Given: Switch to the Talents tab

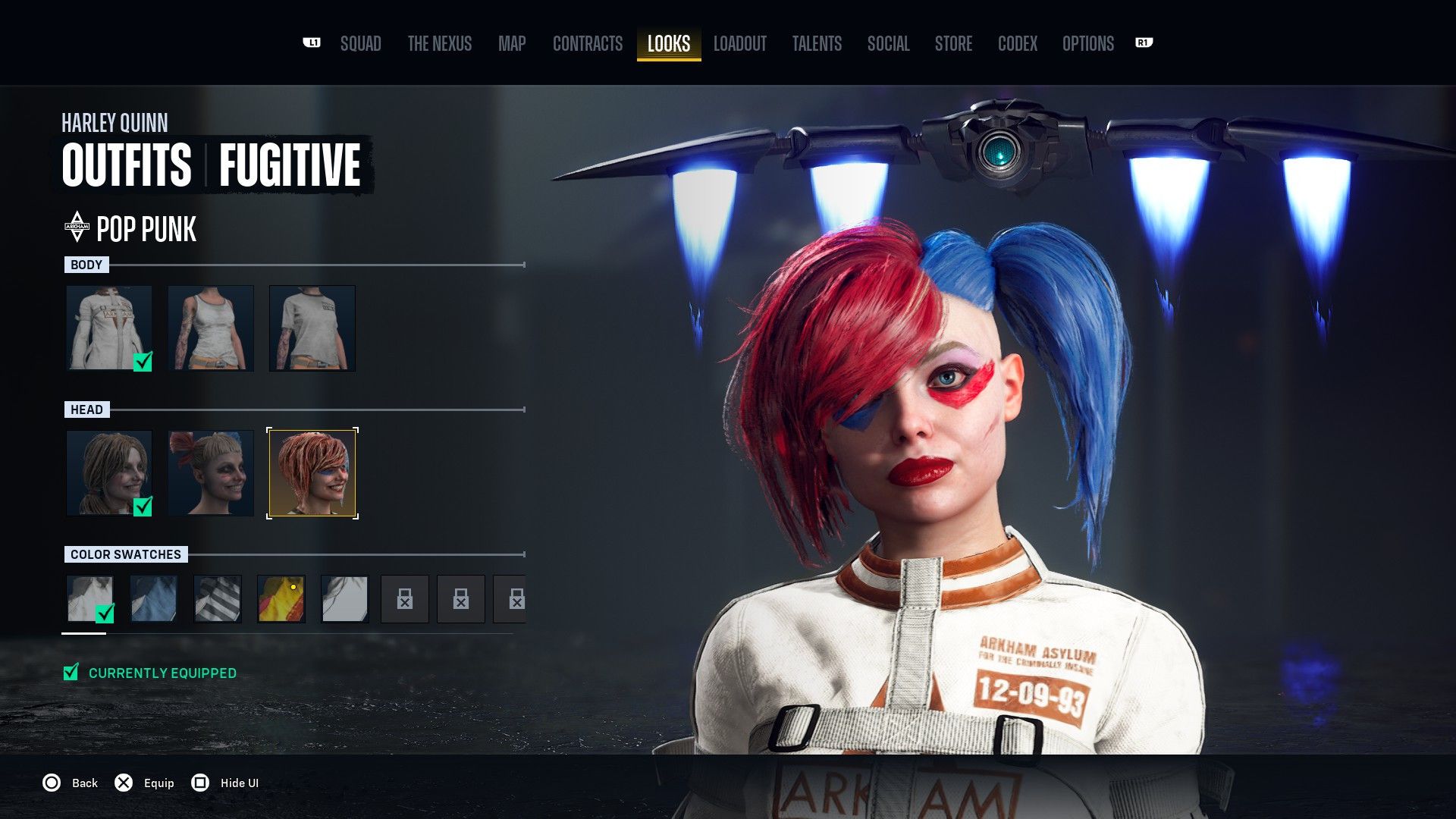Looking at the screenshot, I should 817,44.
